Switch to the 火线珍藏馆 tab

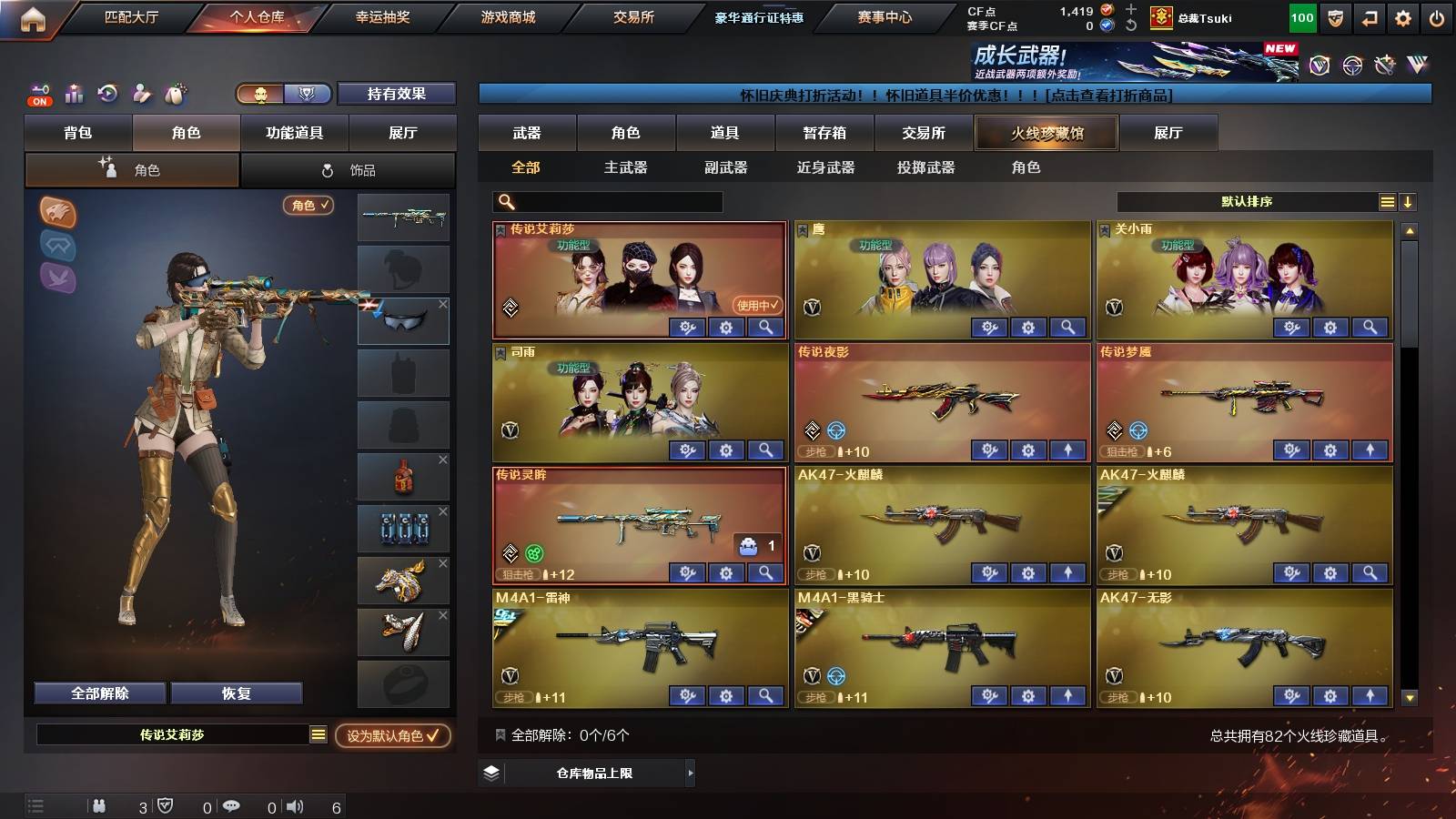coord(1046,133)
